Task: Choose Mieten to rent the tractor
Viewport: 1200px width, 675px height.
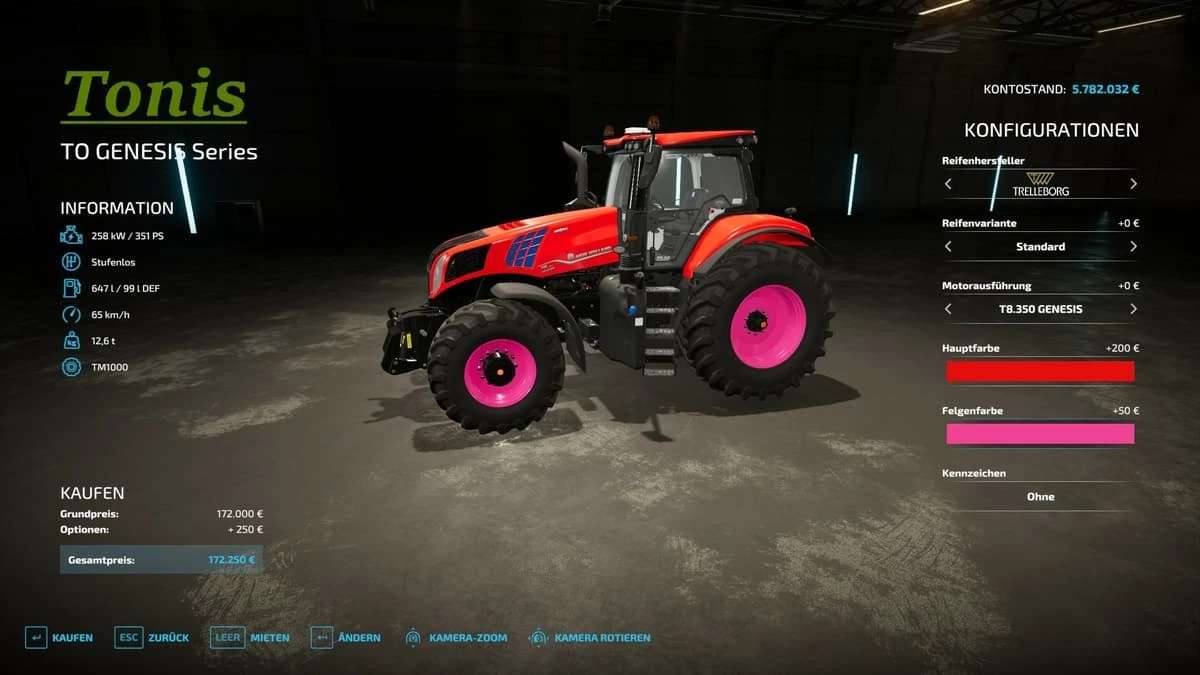Action: [250, 638]
